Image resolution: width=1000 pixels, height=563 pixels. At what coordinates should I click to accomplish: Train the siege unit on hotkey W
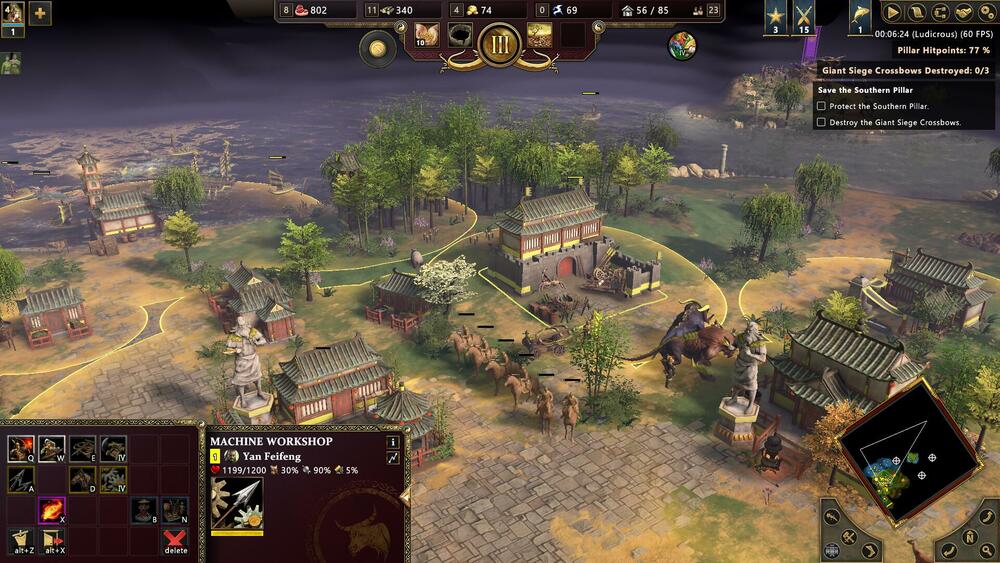51,449
